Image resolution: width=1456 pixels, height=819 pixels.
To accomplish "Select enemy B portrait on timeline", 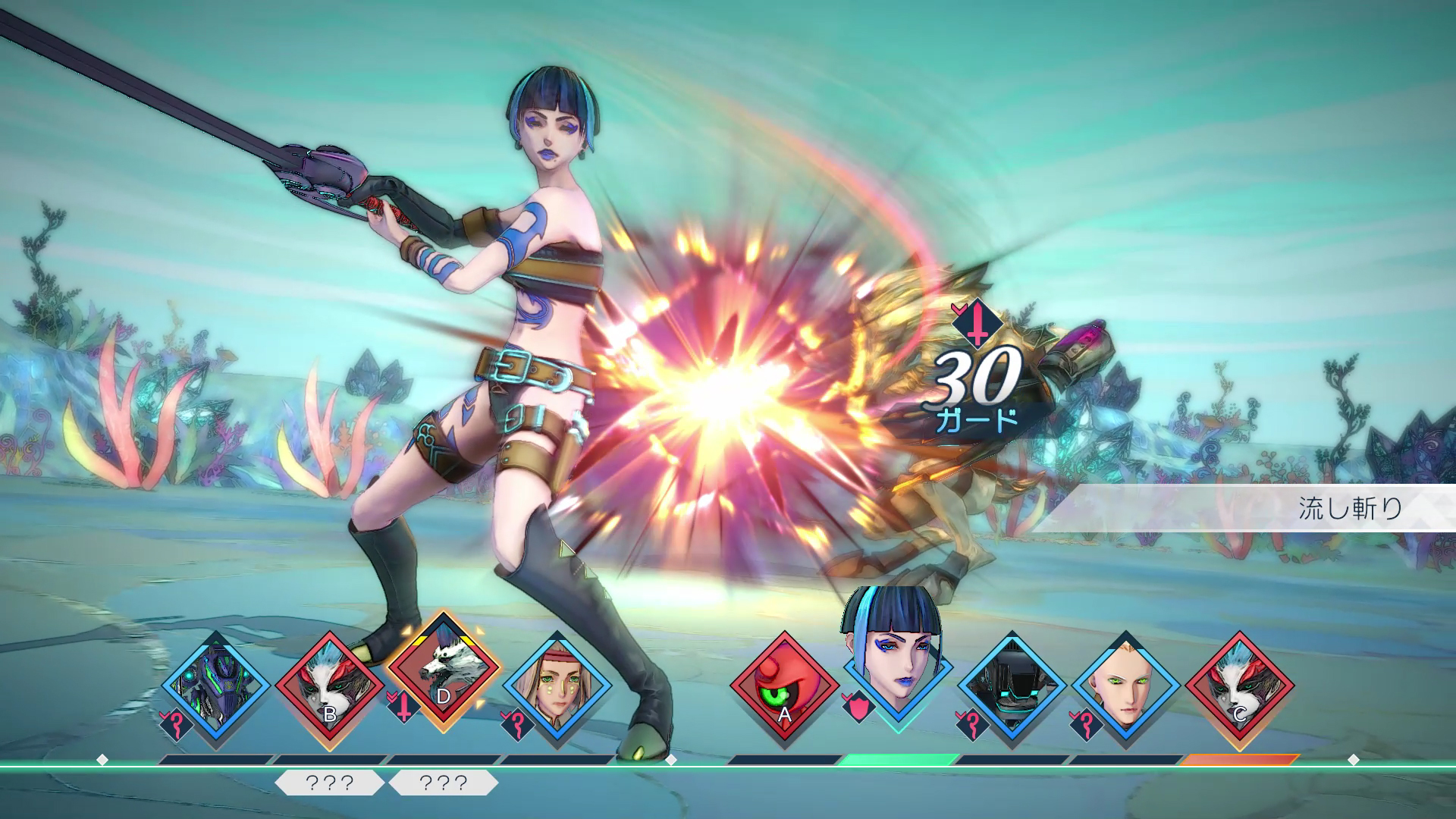I will tap(329, 689).
